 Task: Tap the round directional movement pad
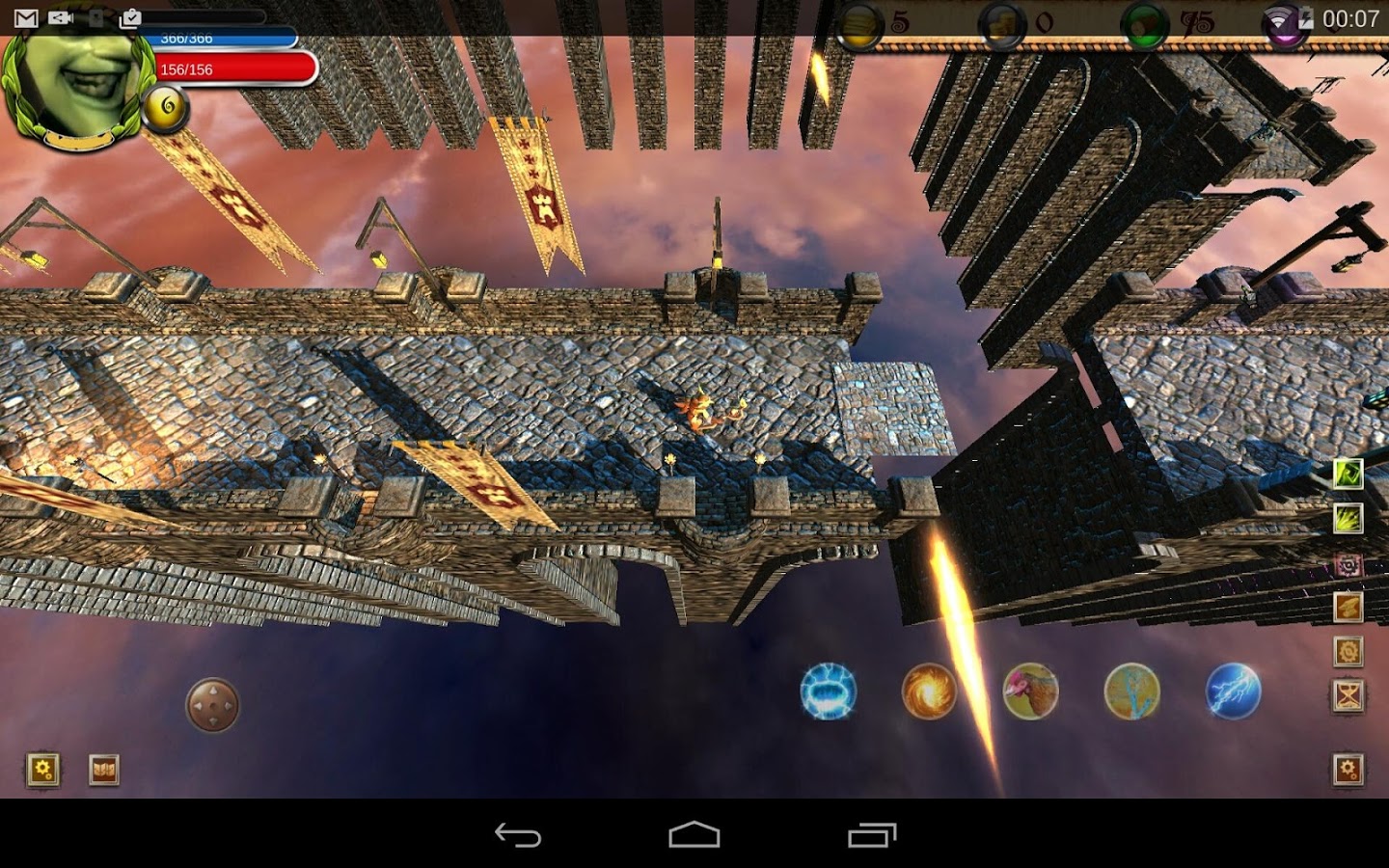[212, 705]
